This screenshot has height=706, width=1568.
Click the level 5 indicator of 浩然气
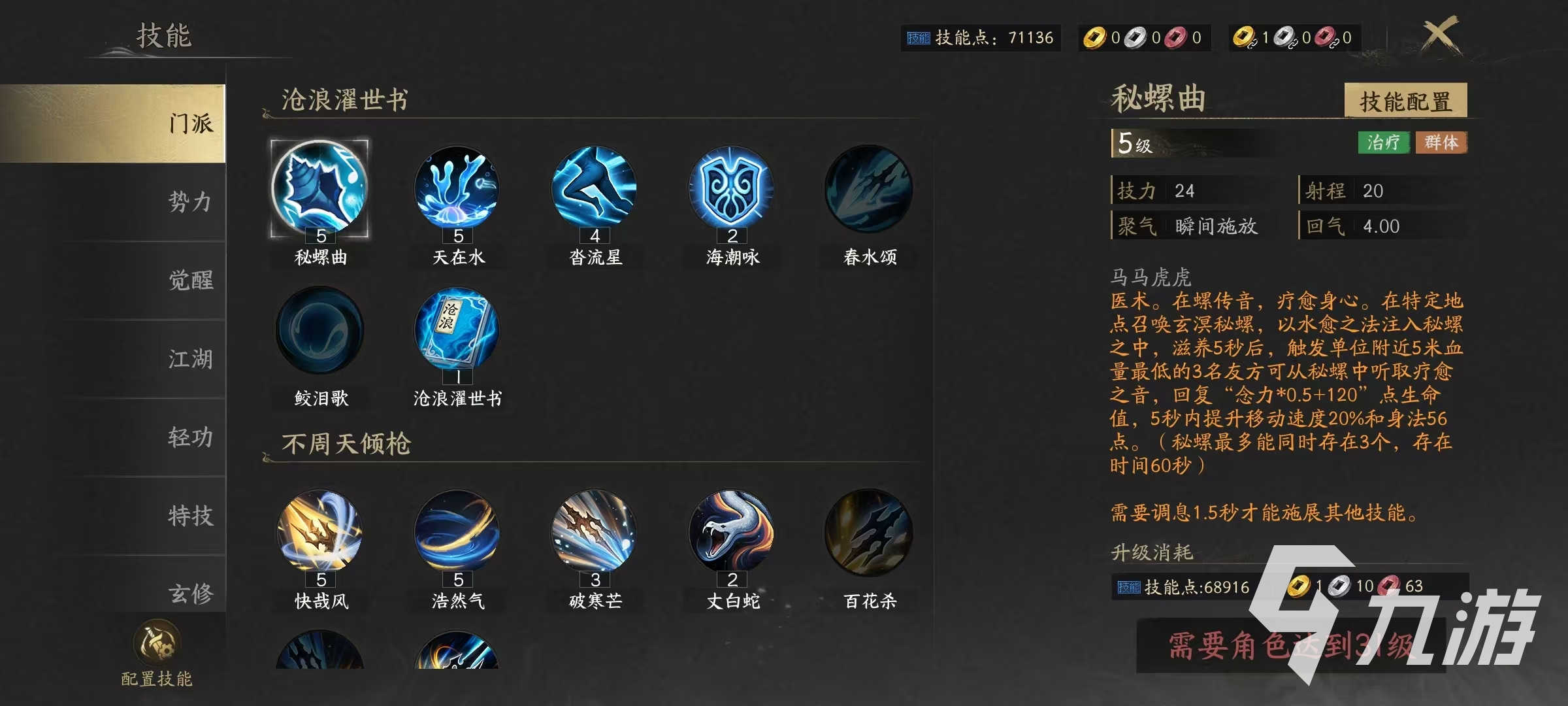[459, 579]
